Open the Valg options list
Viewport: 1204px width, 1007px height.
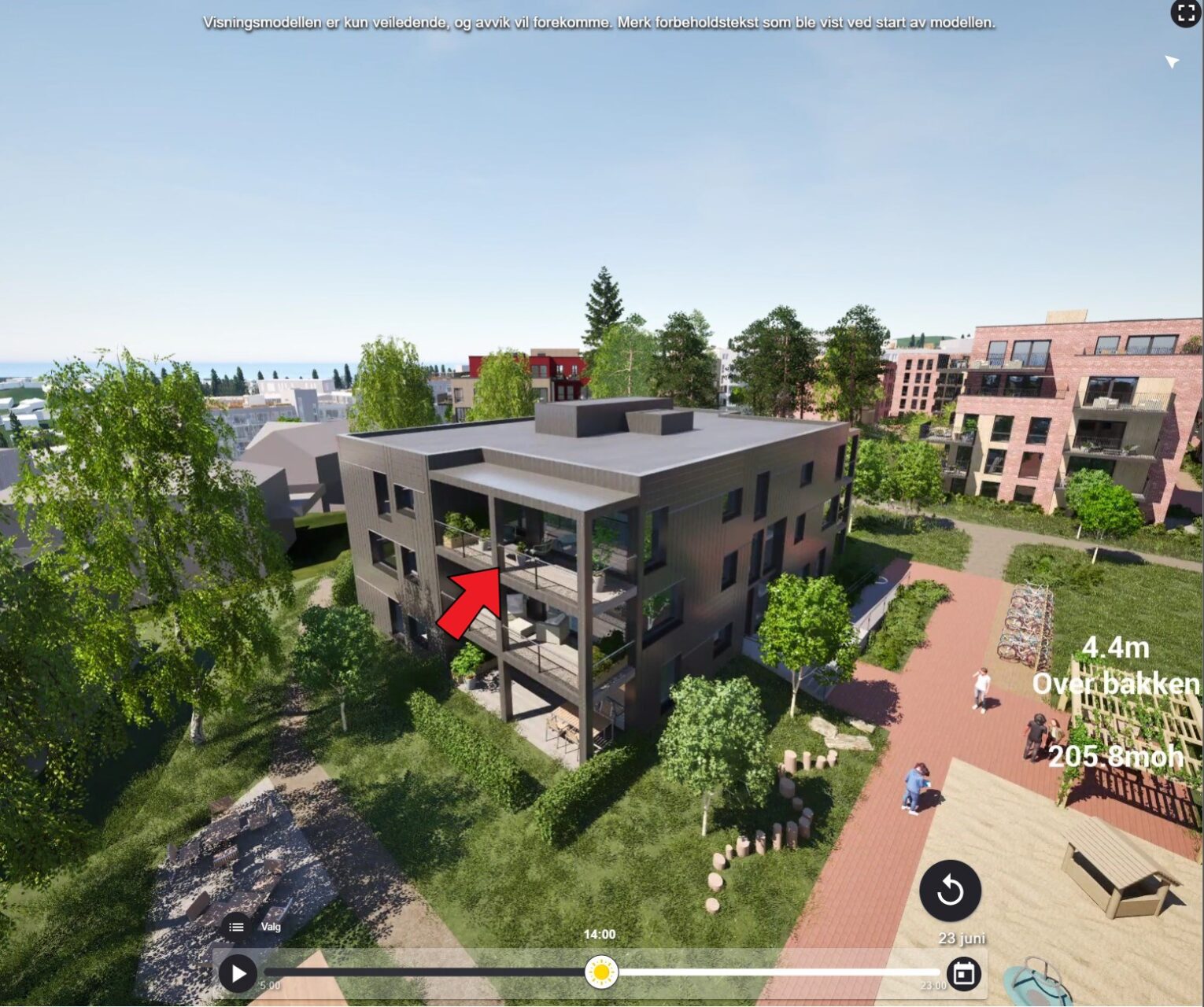coord(236,927)
